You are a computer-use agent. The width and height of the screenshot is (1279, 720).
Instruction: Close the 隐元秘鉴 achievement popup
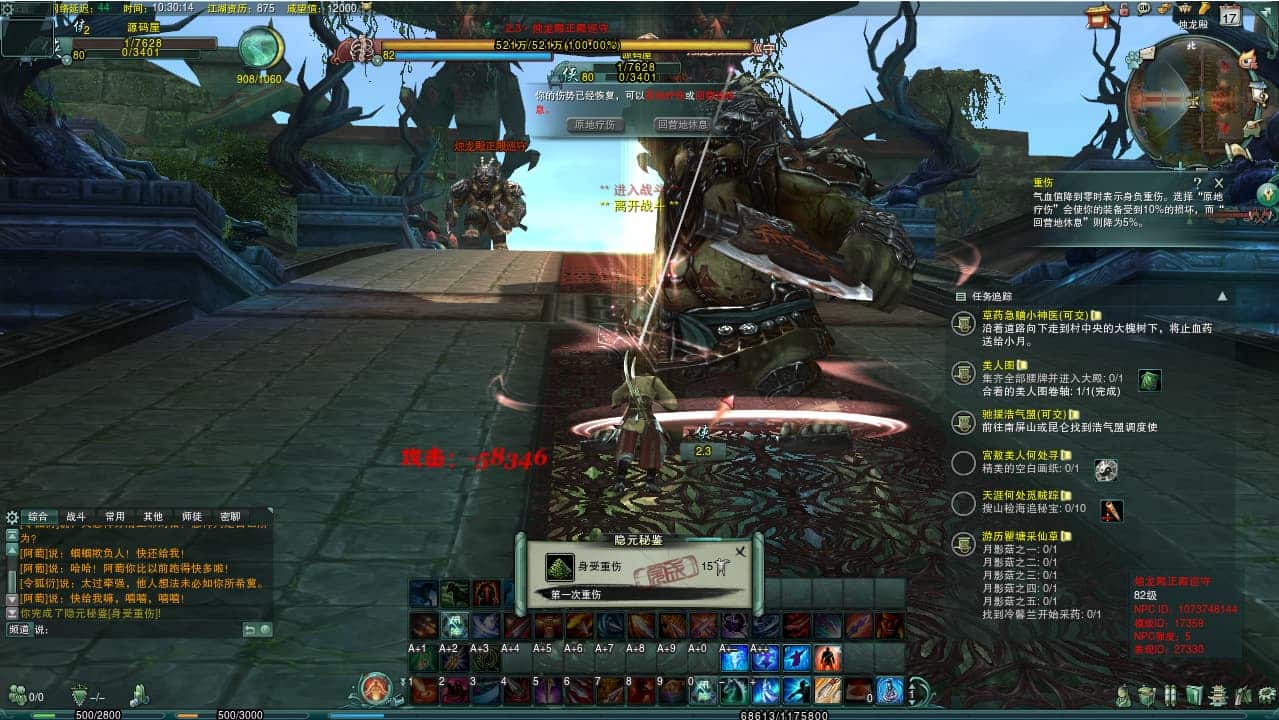pos(740,551)
